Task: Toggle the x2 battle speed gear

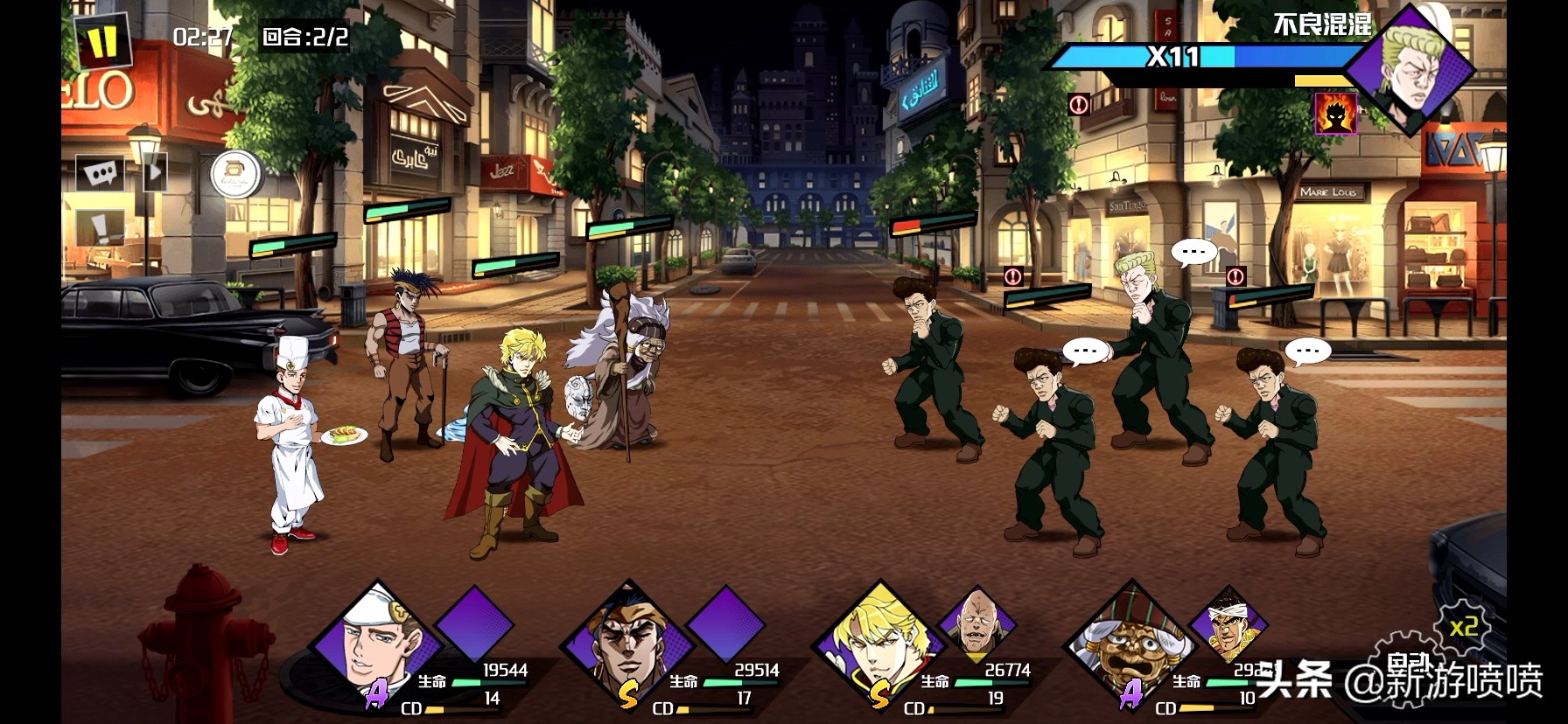Action: click(x=1463, y=627)
